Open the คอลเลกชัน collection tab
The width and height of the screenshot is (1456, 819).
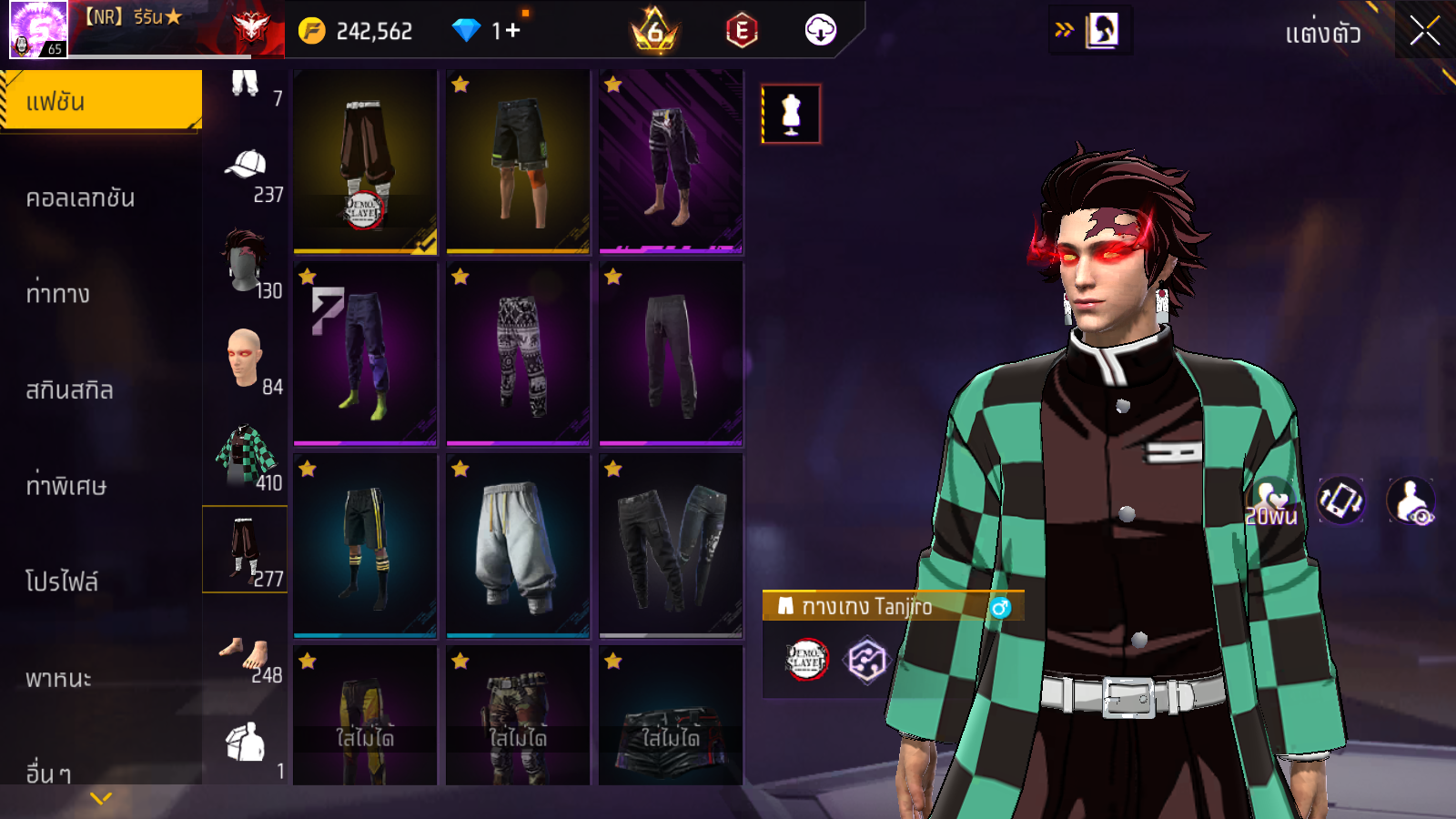(x=81, y=198)
